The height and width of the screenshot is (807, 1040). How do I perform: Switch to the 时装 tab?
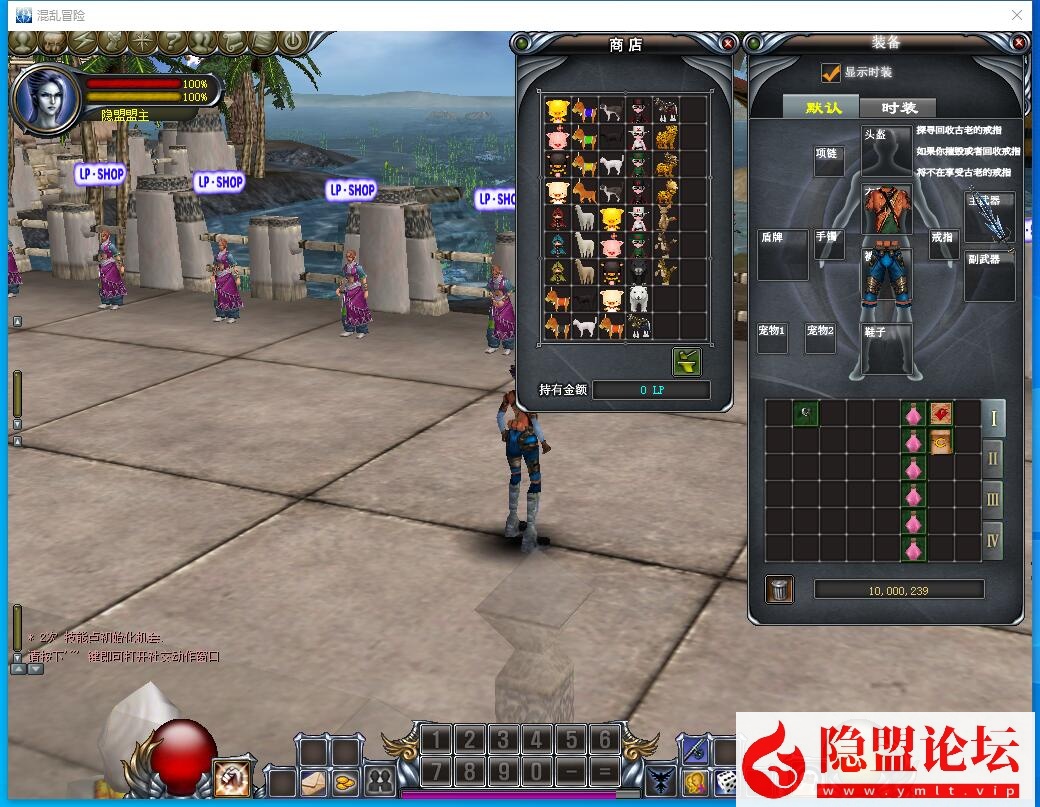pyautogui.click(x=899, y=108)
